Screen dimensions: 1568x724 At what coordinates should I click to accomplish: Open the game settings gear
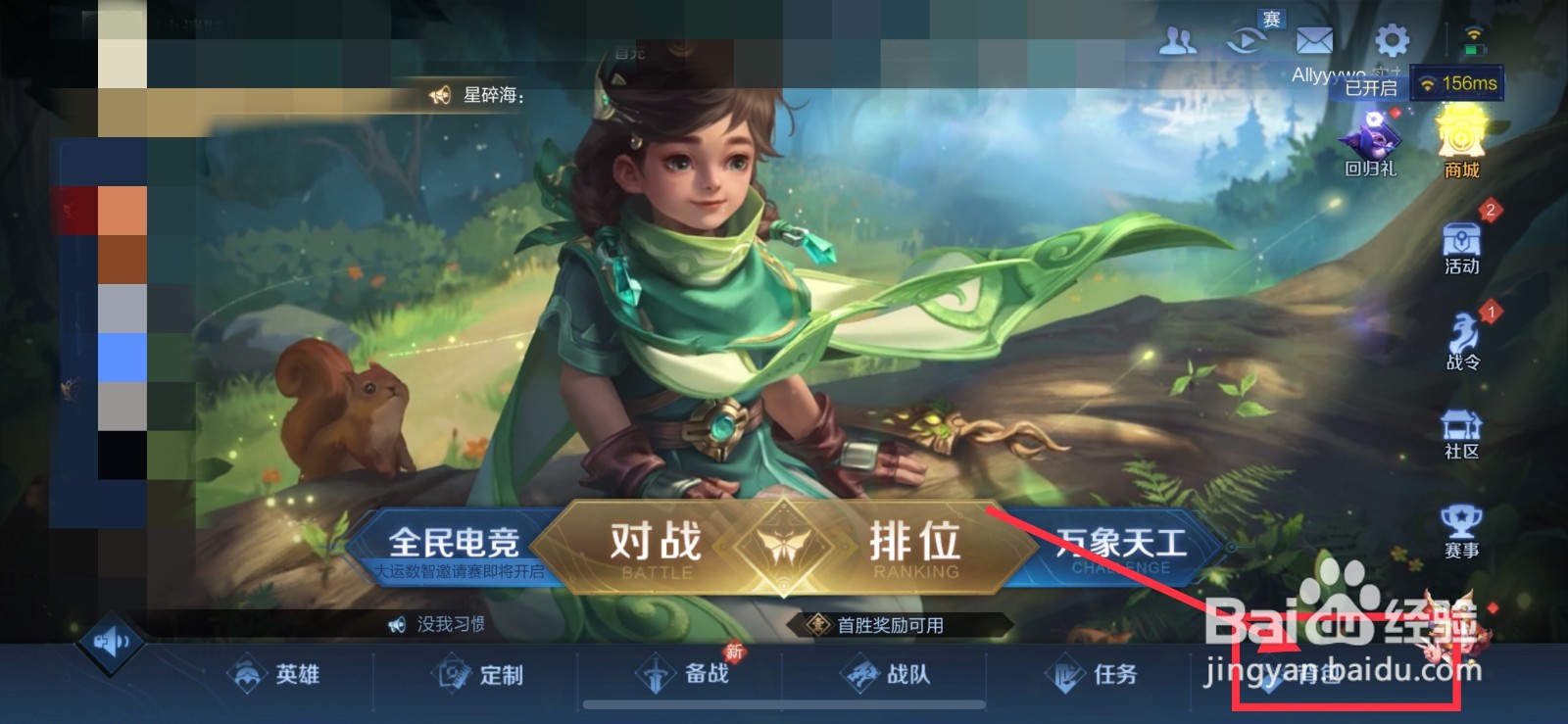click(1392, 41)
